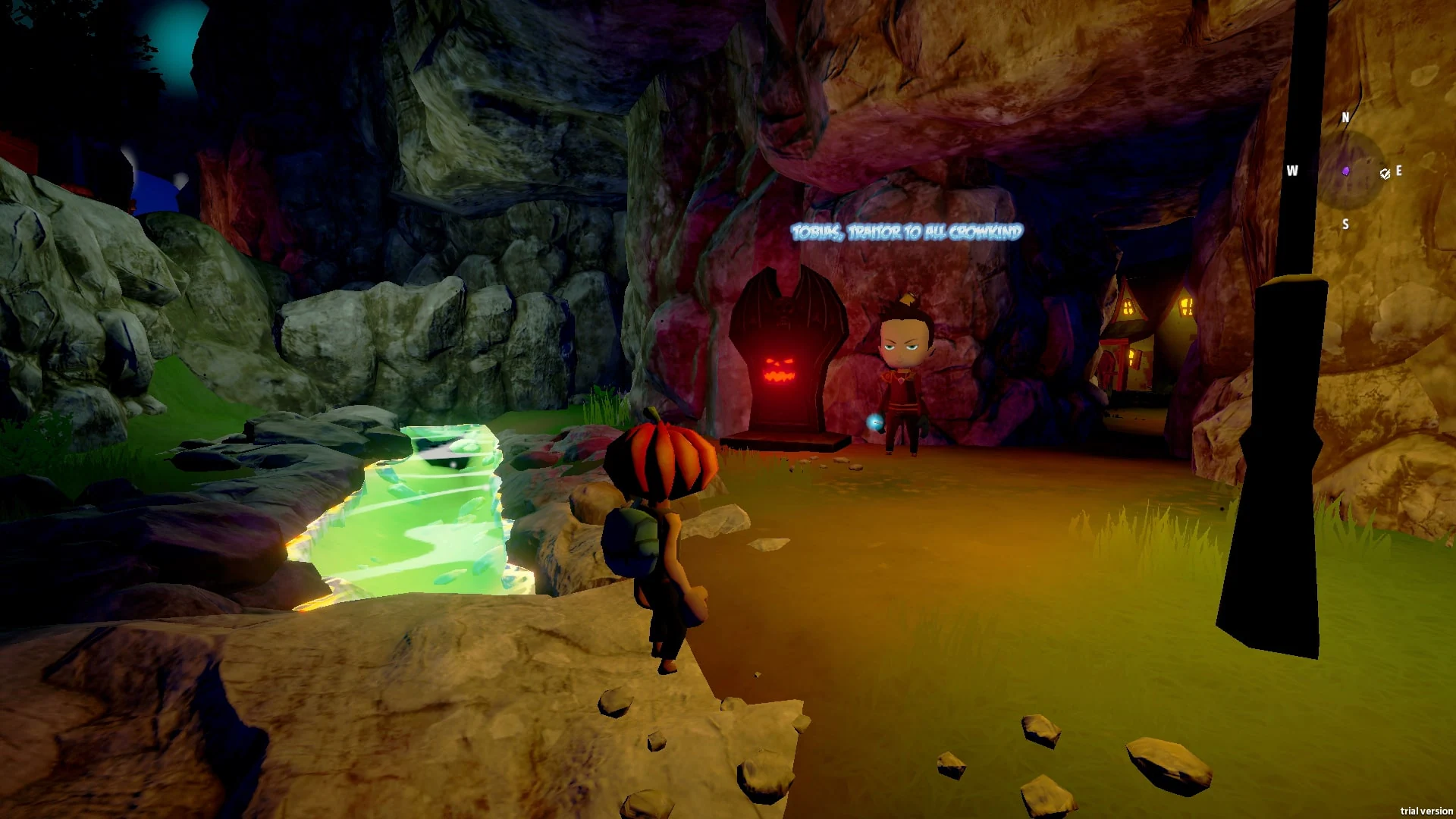
Task: Select the NPC Tobias standing by the cave
Action: pyautogui.click(x=905, y=372)
